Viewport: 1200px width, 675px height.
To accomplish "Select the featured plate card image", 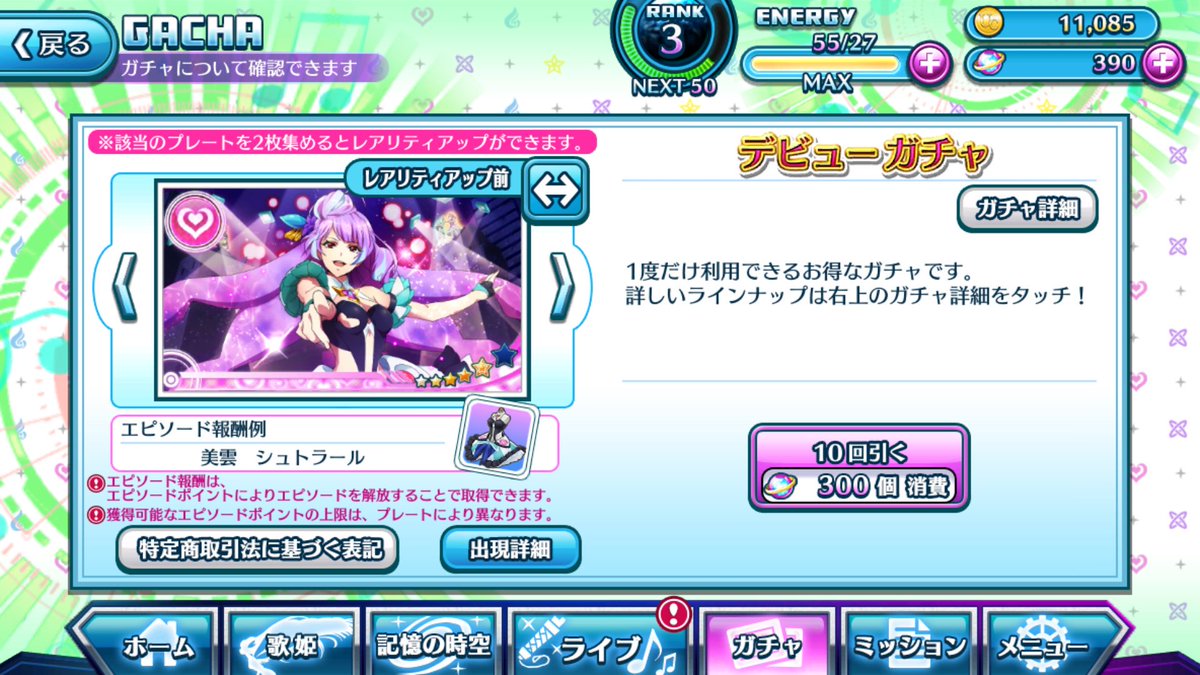I will coord(340,290).
